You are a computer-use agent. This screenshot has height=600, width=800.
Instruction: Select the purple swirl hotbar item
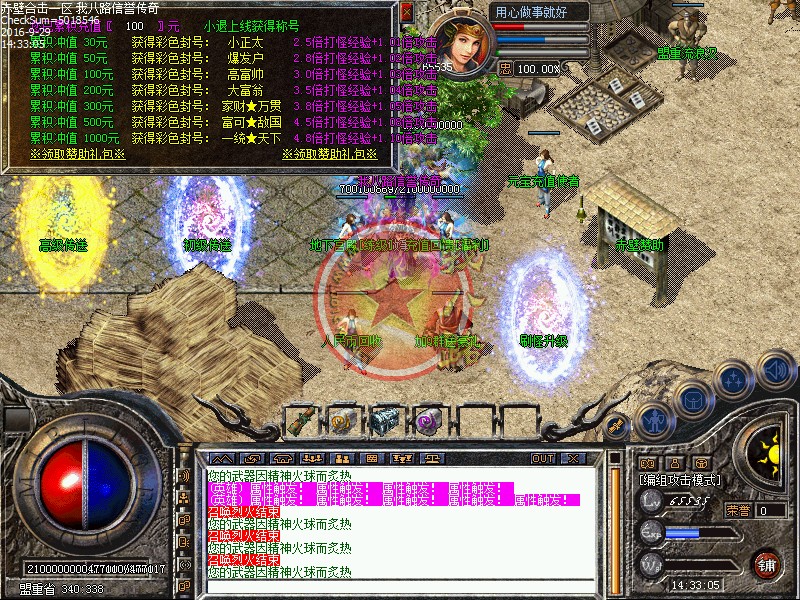pyautogui.click(x=428, y=421)
